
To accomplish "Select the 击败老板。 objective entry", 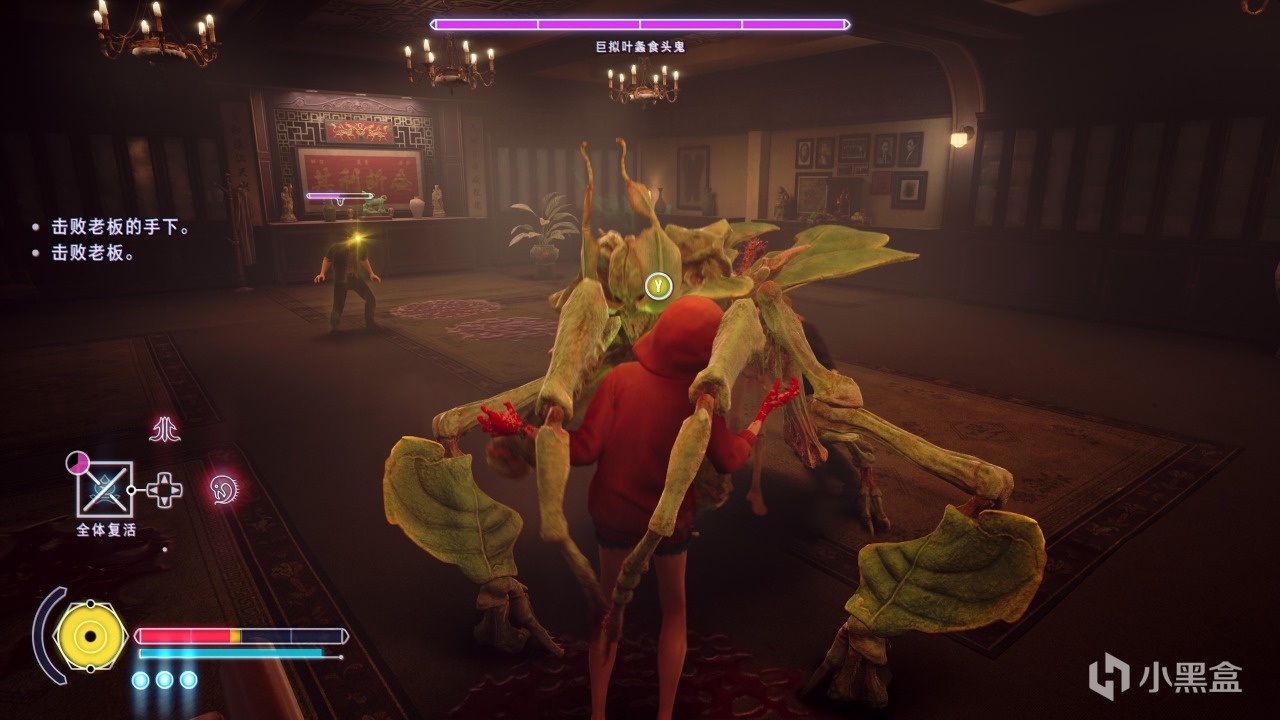I will click(x=95, y=253).
